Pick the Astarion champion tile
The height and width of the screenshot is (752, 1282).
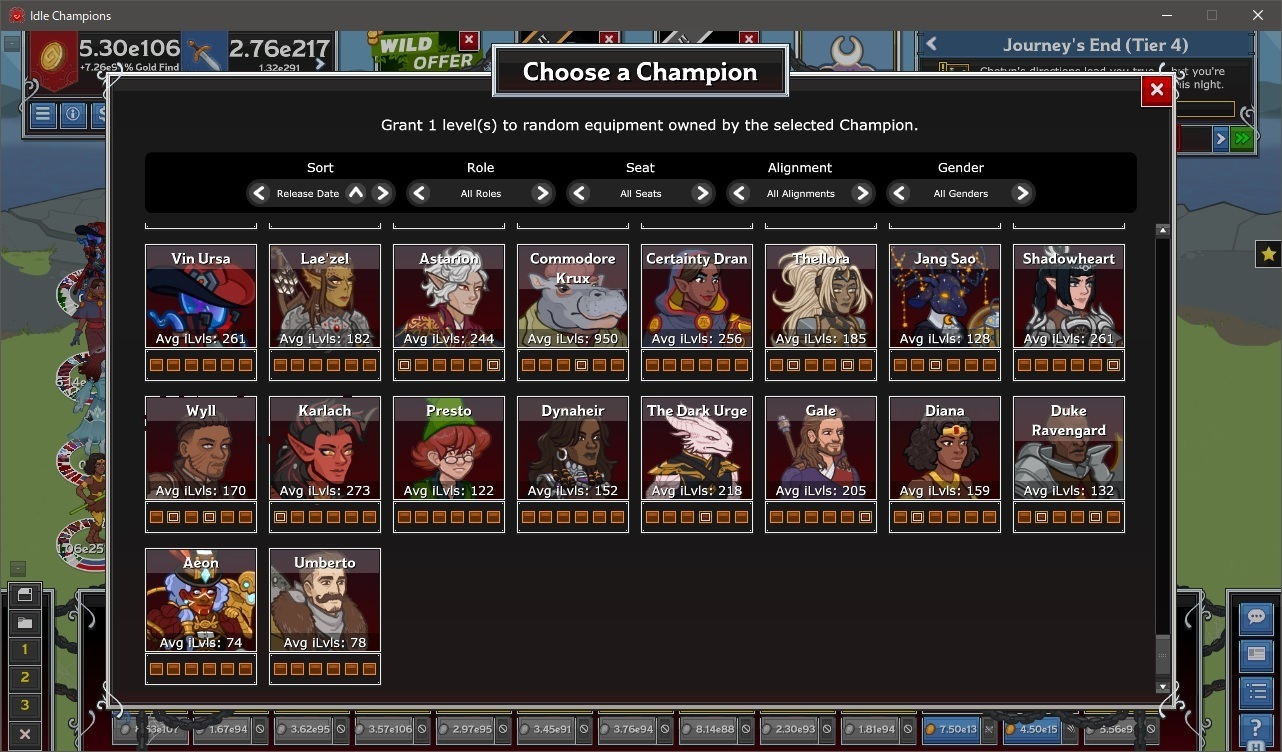(x=449, y=297)
